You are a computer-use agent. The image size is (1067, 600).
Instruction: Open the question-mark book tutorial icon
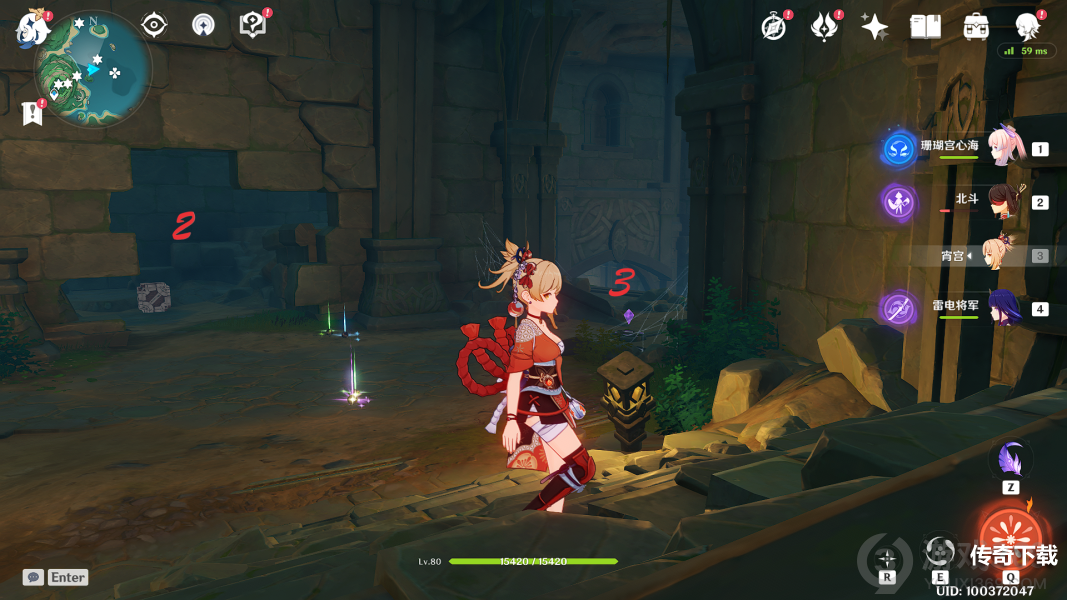(x=253, y=25)
